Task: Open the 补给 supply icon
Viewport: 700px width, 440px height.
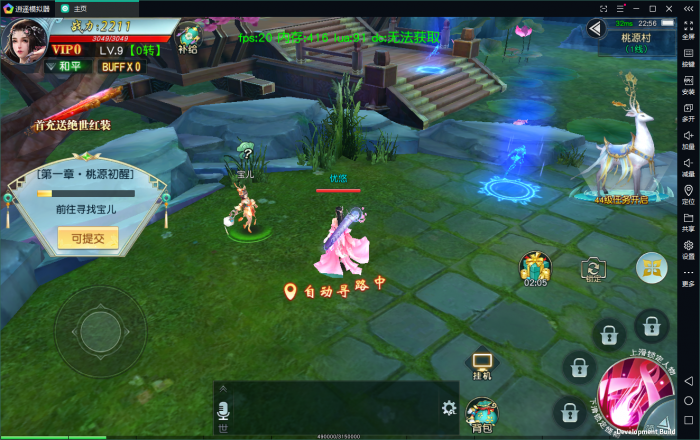Action: coord(187,39)
